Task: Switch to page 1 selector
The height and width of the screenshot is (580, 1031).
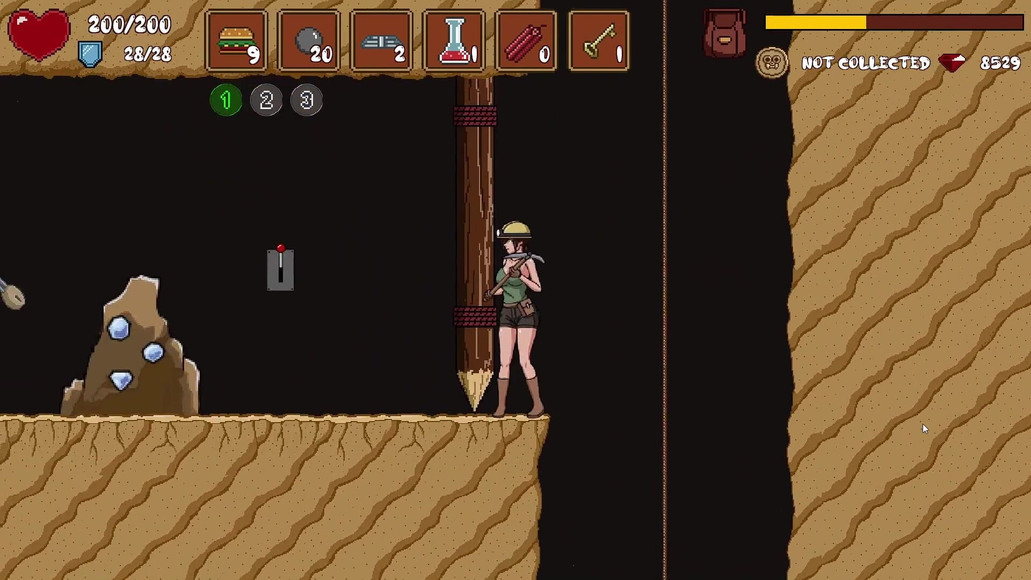Action: pyautogui.click(x=226, y=100)
